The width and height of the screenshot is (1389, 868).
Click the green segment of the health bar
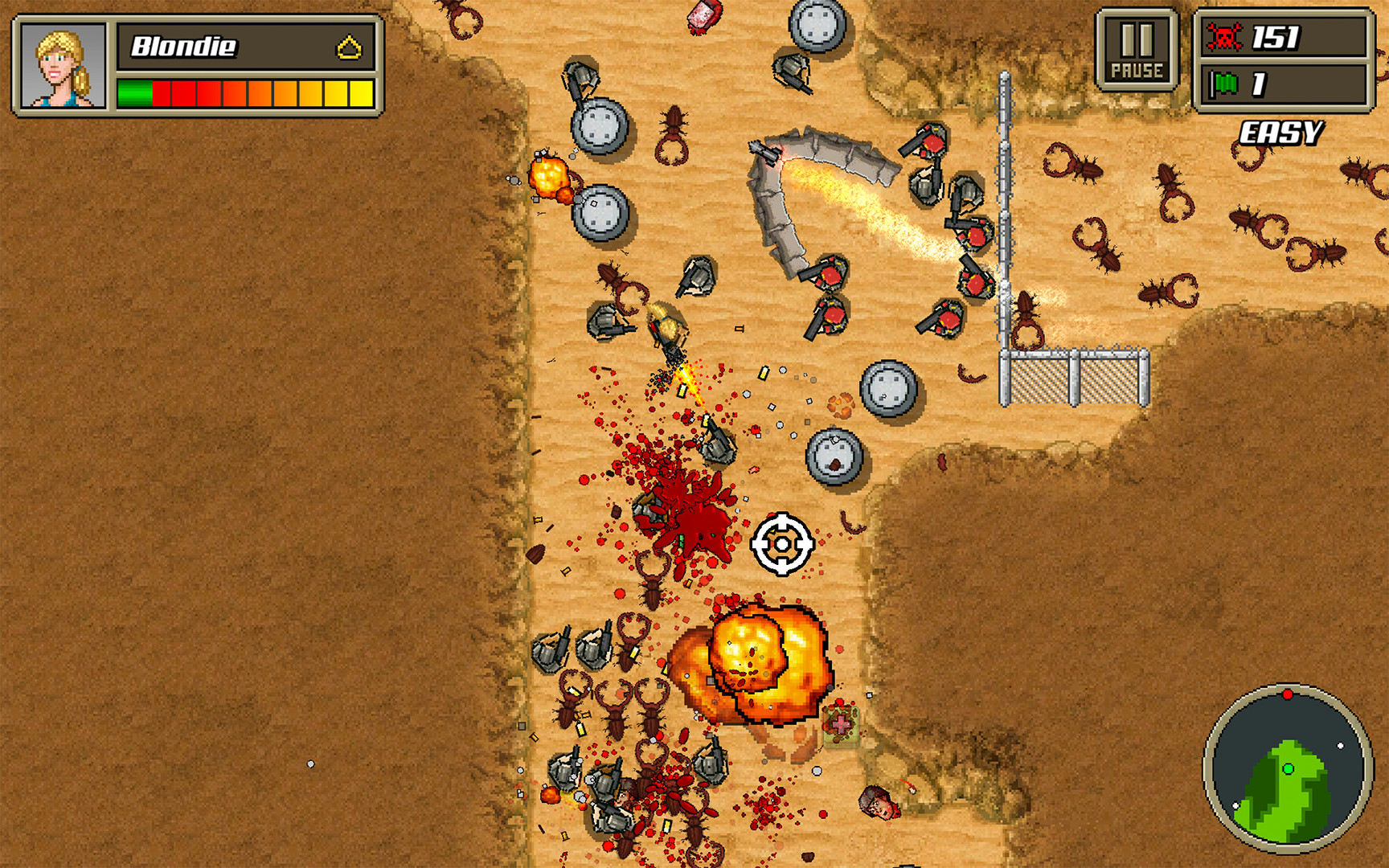(x=133, y=92)
